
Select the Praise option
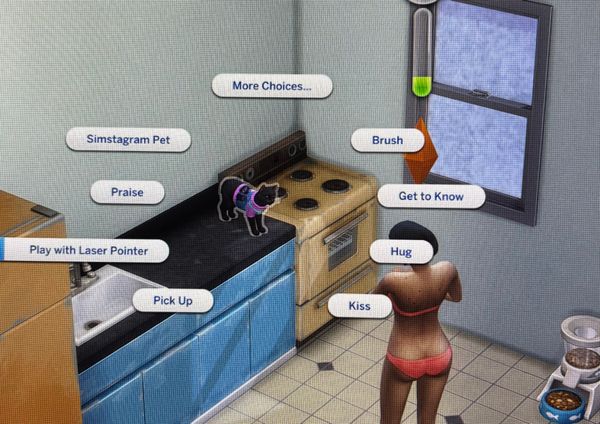click(x=127, y=191)
